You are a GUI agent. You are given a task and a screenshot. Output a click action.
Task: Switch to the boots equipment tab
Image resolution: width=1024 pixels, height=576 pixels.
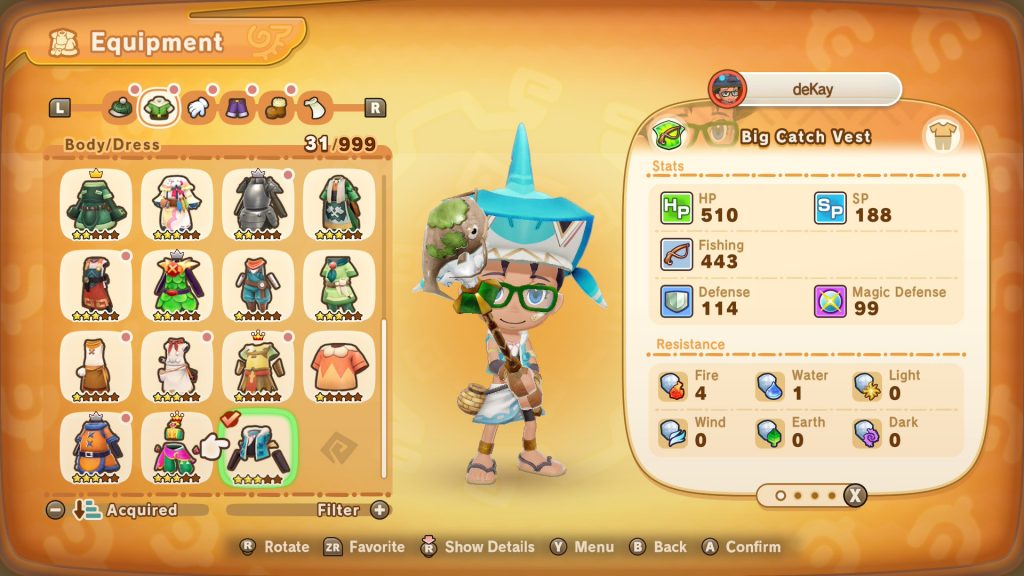pos(275,107)
